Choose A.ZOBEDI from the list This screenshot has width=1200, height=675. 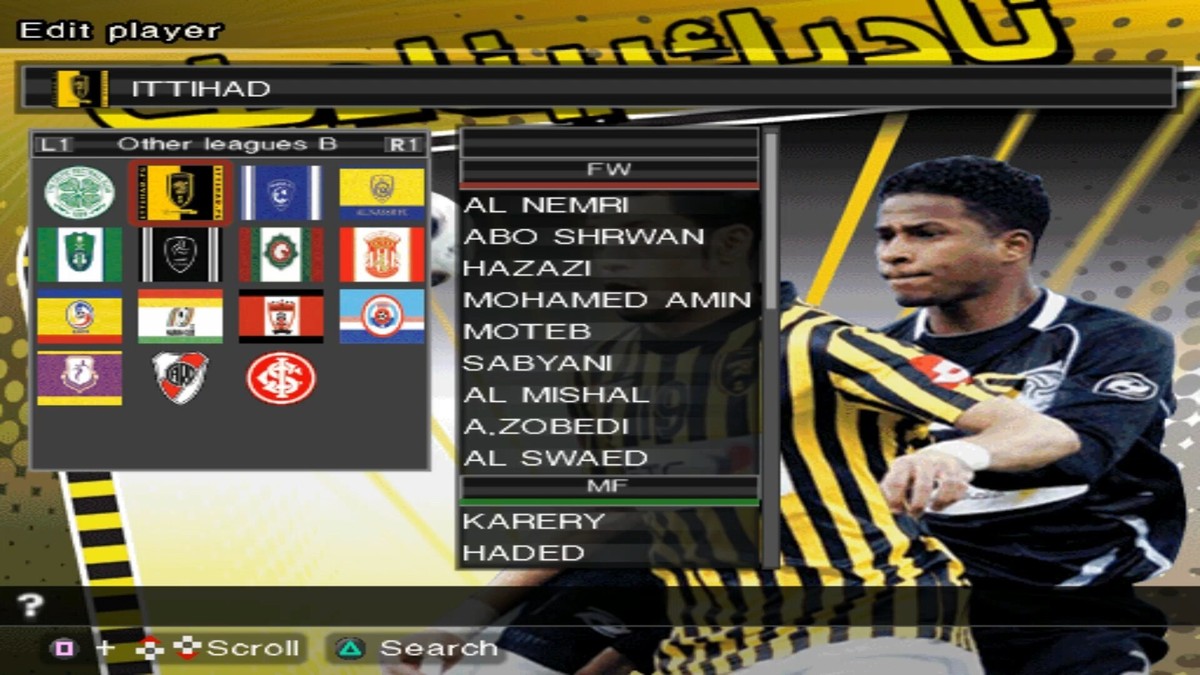click(546, 427)
